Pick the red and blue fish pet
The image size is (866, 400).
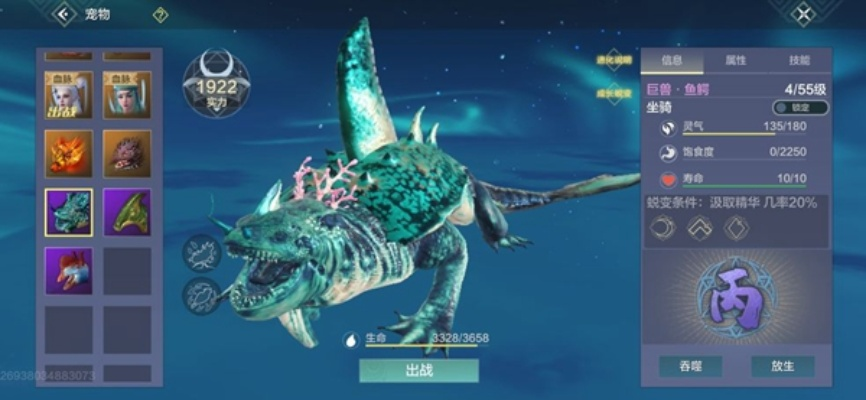69,271
